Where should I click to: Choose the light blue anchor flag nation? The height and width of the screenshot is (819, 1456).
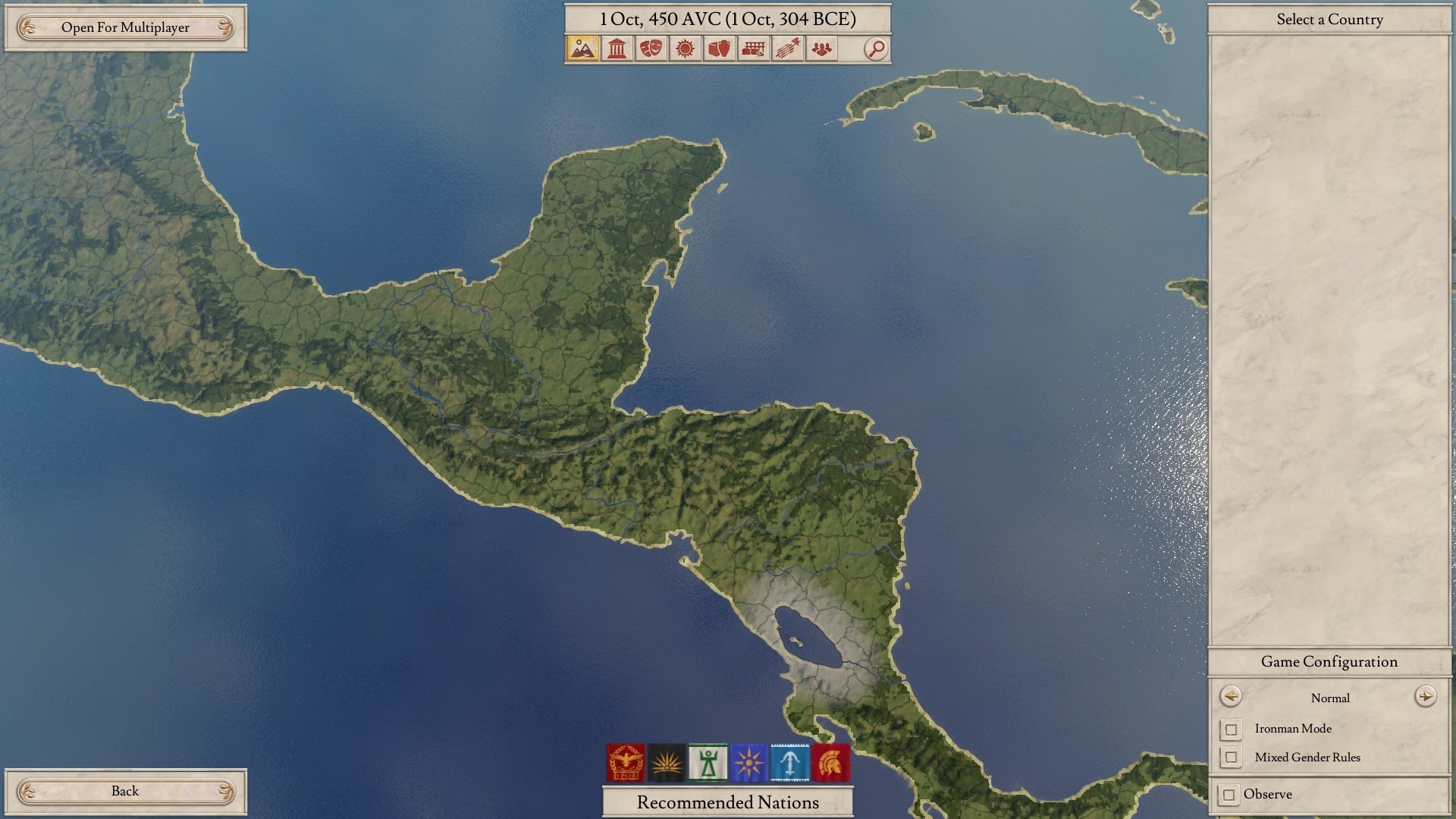point(789,762)
